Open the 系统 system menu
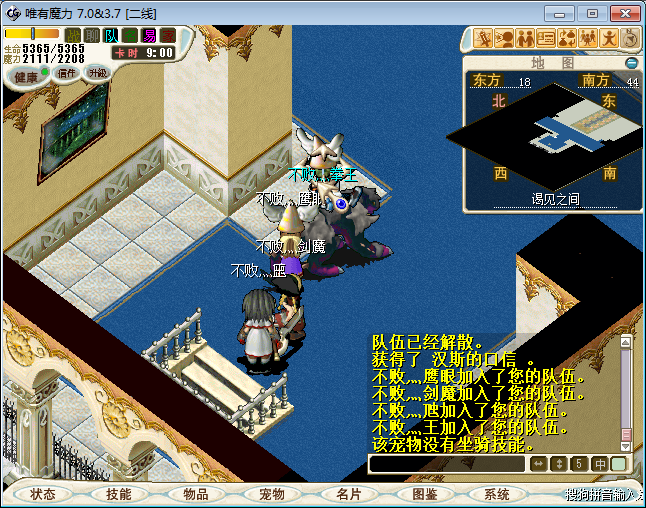This screenshot has width=646, height=508. [x=497, y=494]
